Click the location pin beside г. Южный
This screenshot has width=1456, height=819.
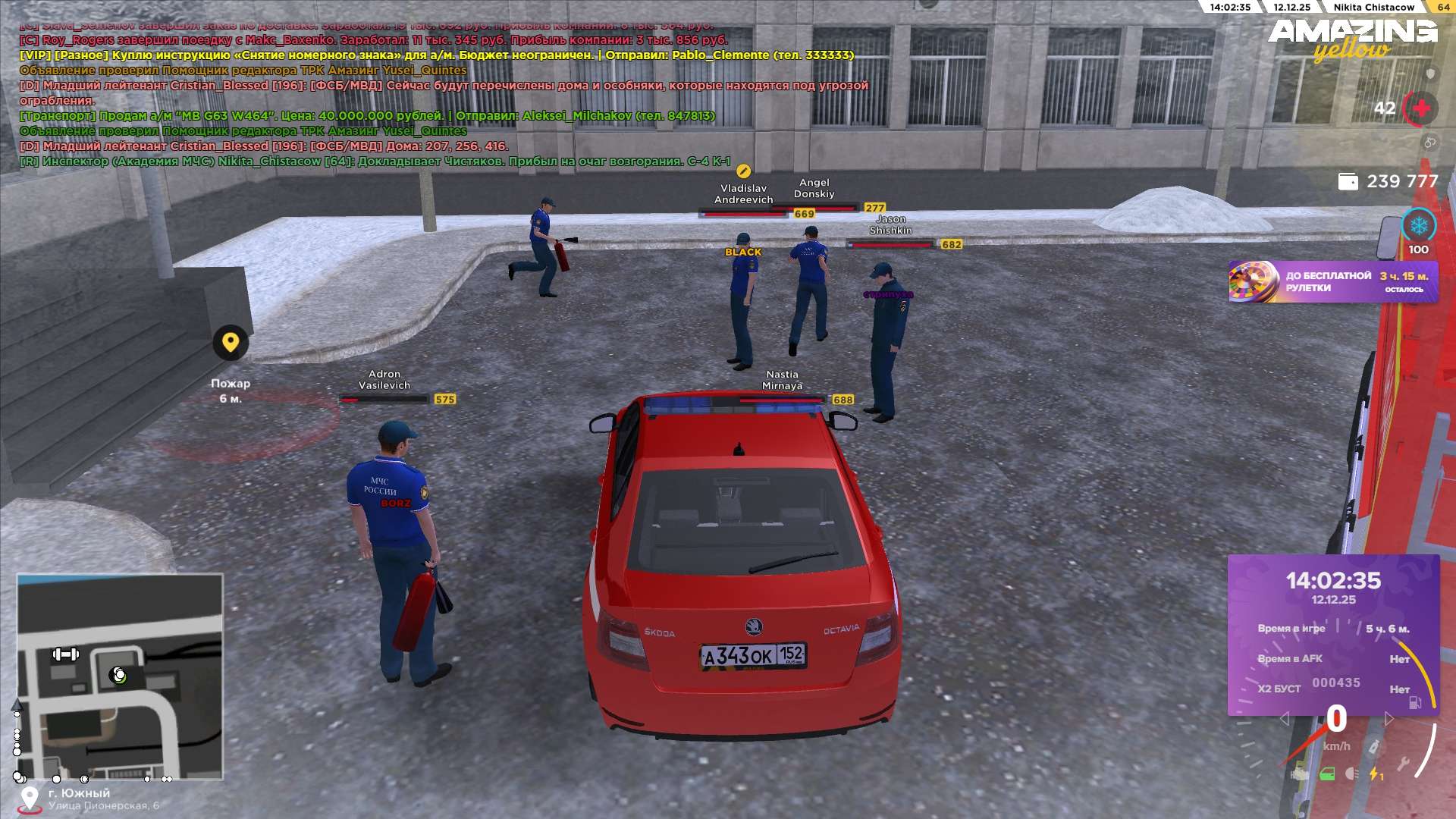(30, 798)
